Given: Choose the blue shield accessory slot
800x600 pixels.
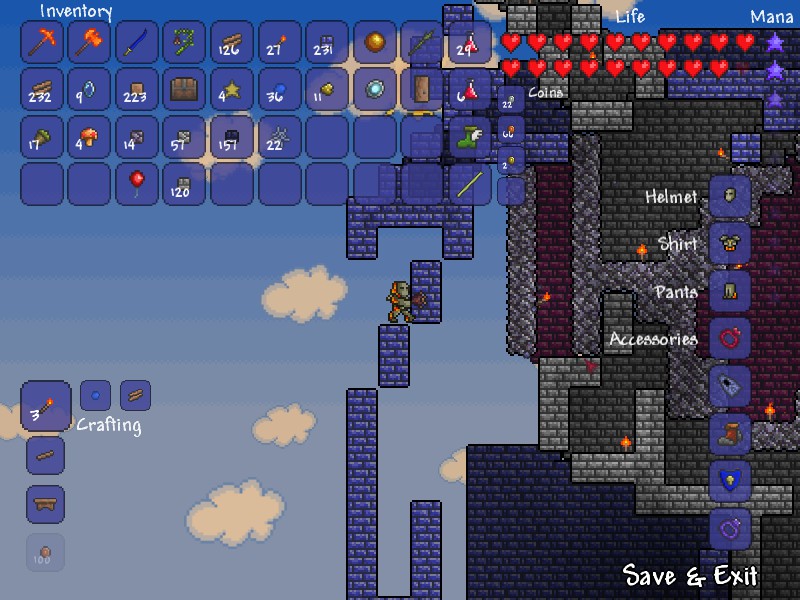Looking at the screenshot, I should [x=730, y=480].
